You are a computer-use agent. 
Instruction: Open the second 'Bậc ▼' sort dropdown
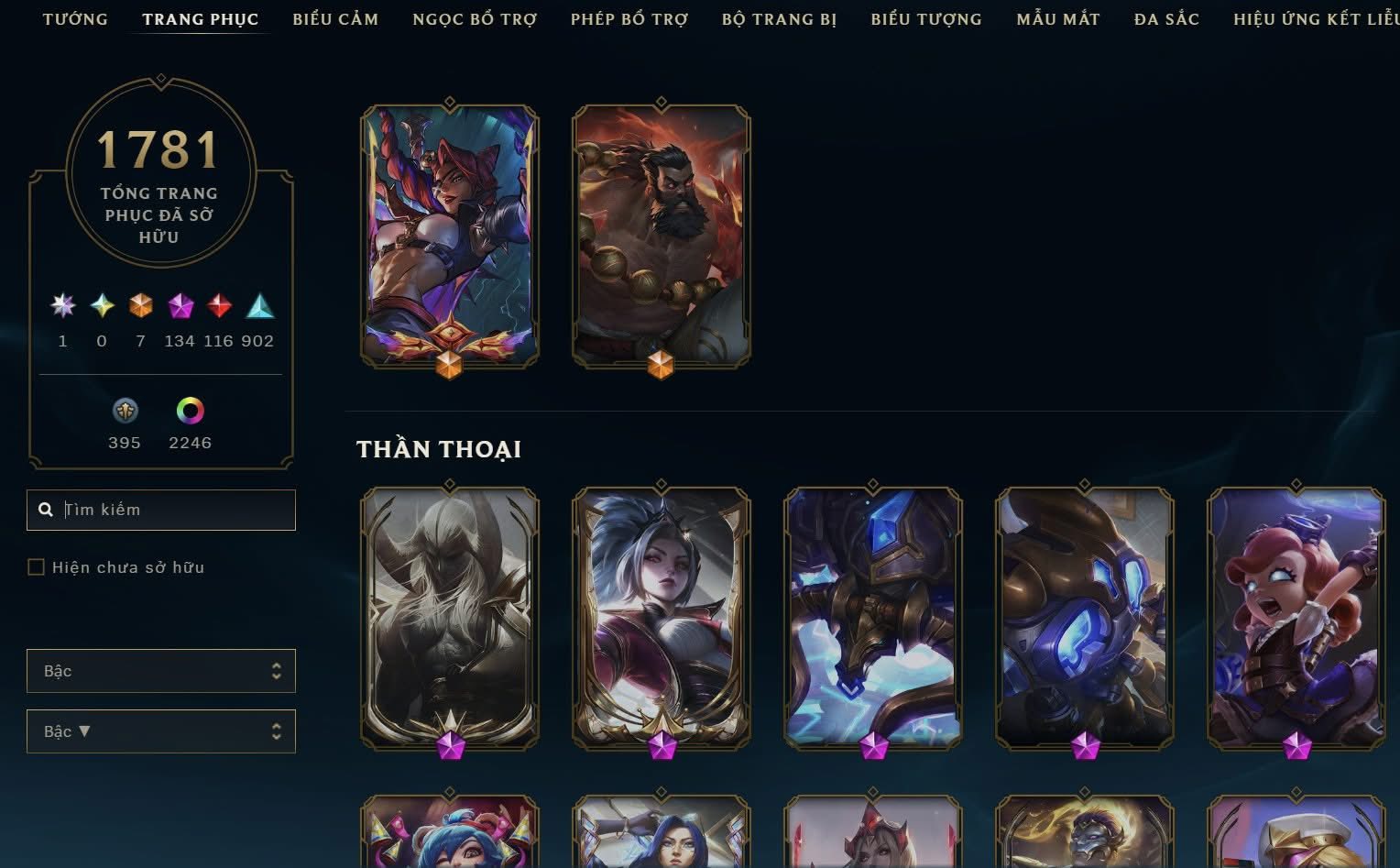click(161, 731)
